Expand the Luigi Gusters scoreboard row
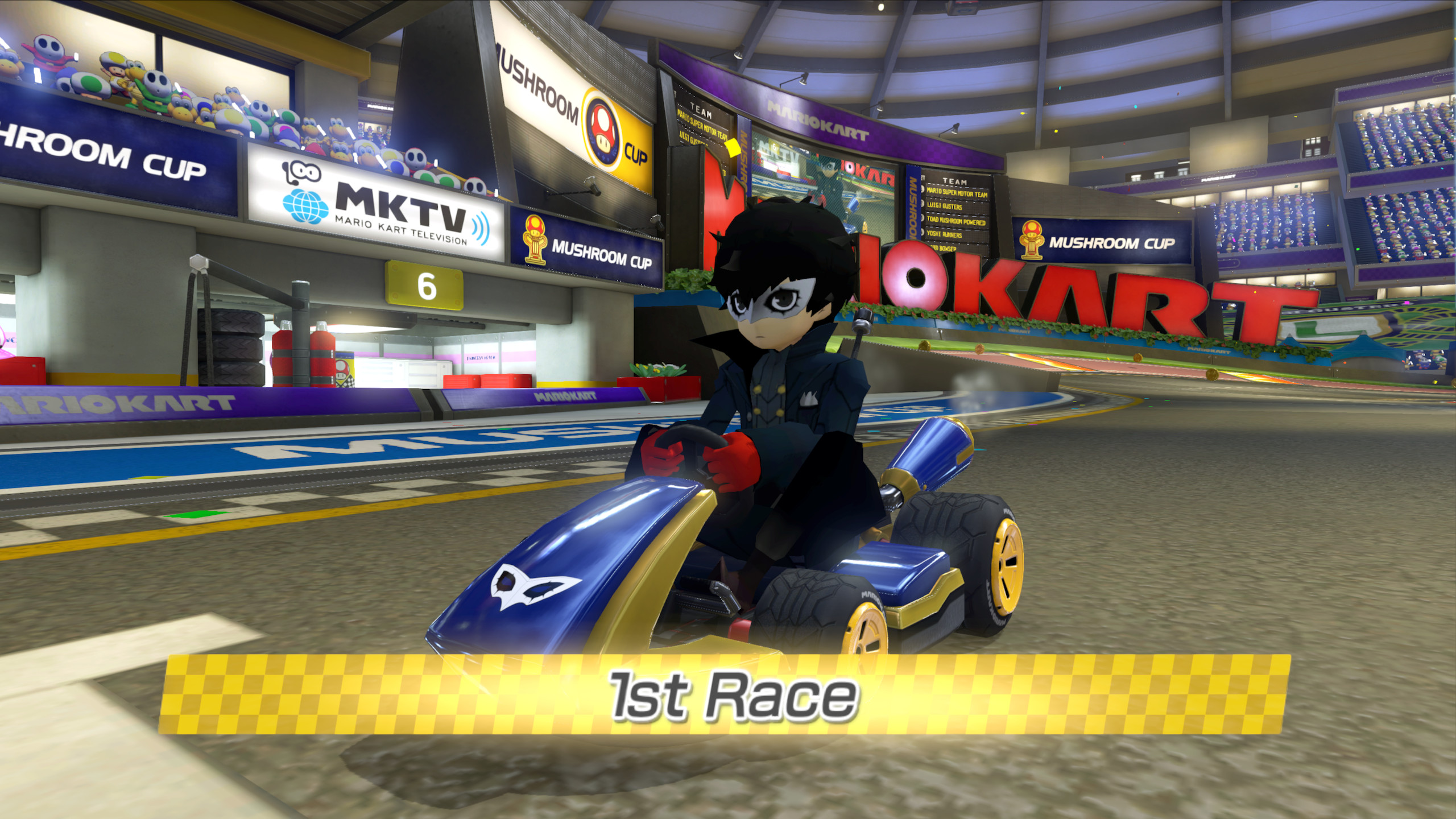This screenshot has height=819, width=1456. 944,206
